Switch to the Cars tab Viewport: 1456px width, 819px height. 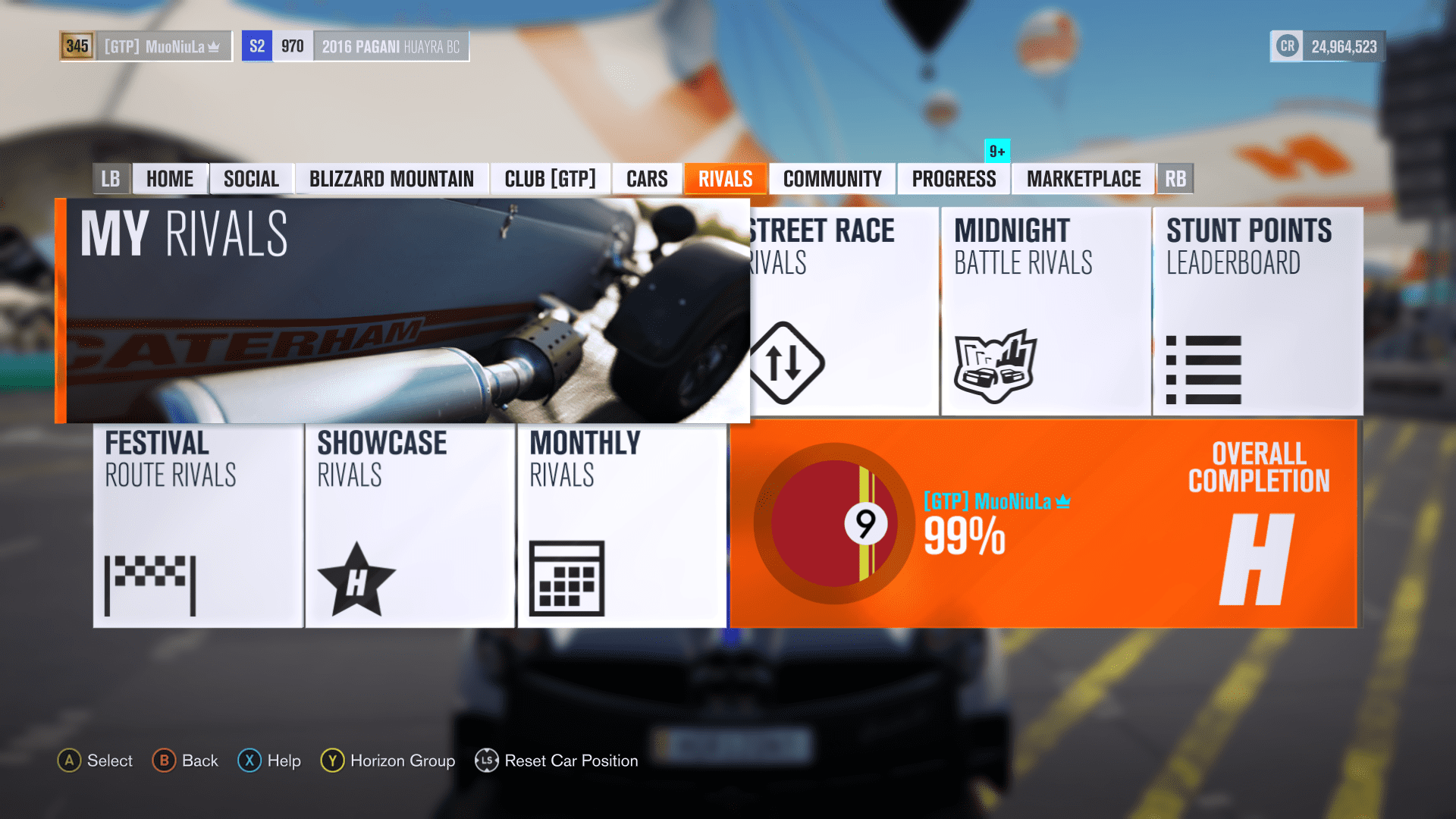coord(647,179)
